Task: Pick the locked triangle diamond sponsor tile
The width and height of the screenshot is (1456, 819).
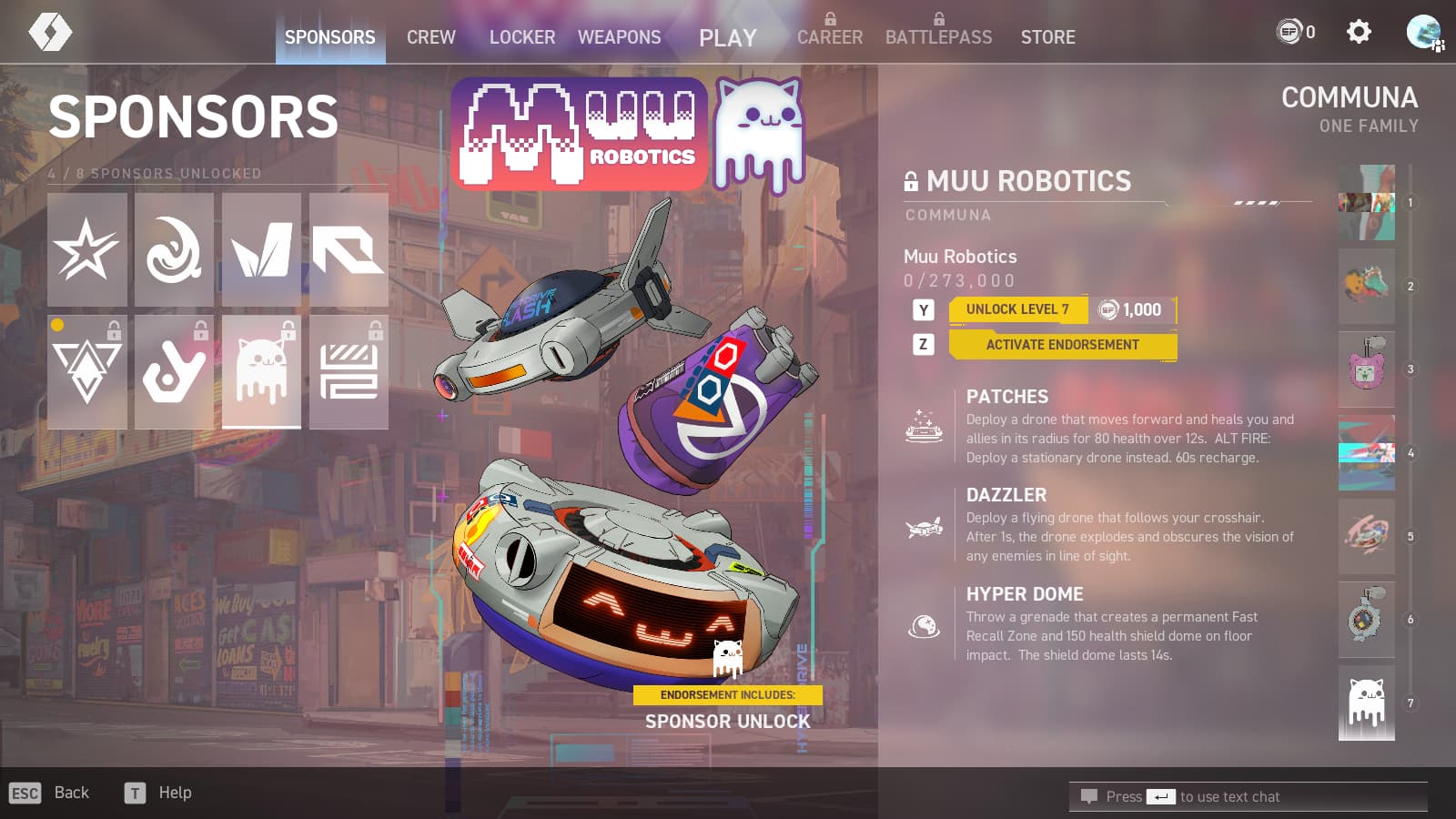Action: tap(87, 371)
